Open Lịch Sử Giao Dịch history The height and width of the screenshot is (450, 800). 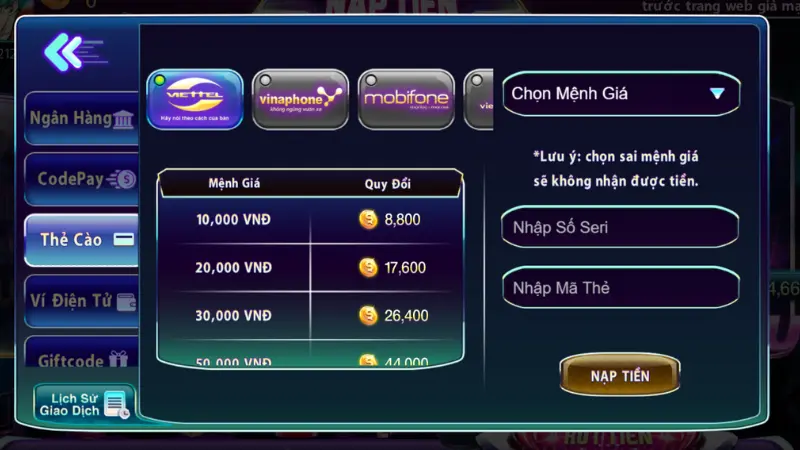point(84,404)
